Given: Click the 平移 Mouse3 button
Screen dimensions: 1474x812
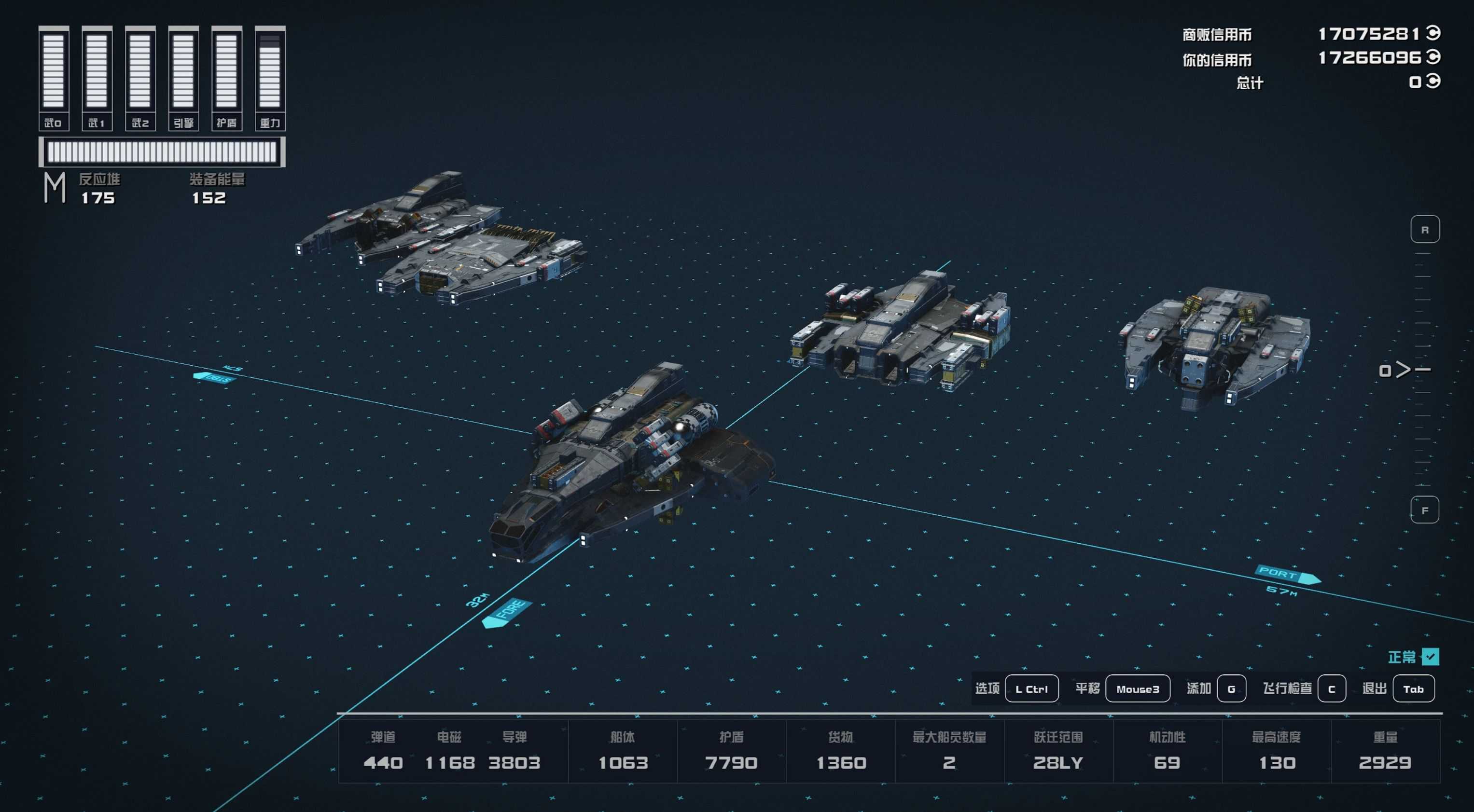Looking at the screenshot, I should [1138, 688].
